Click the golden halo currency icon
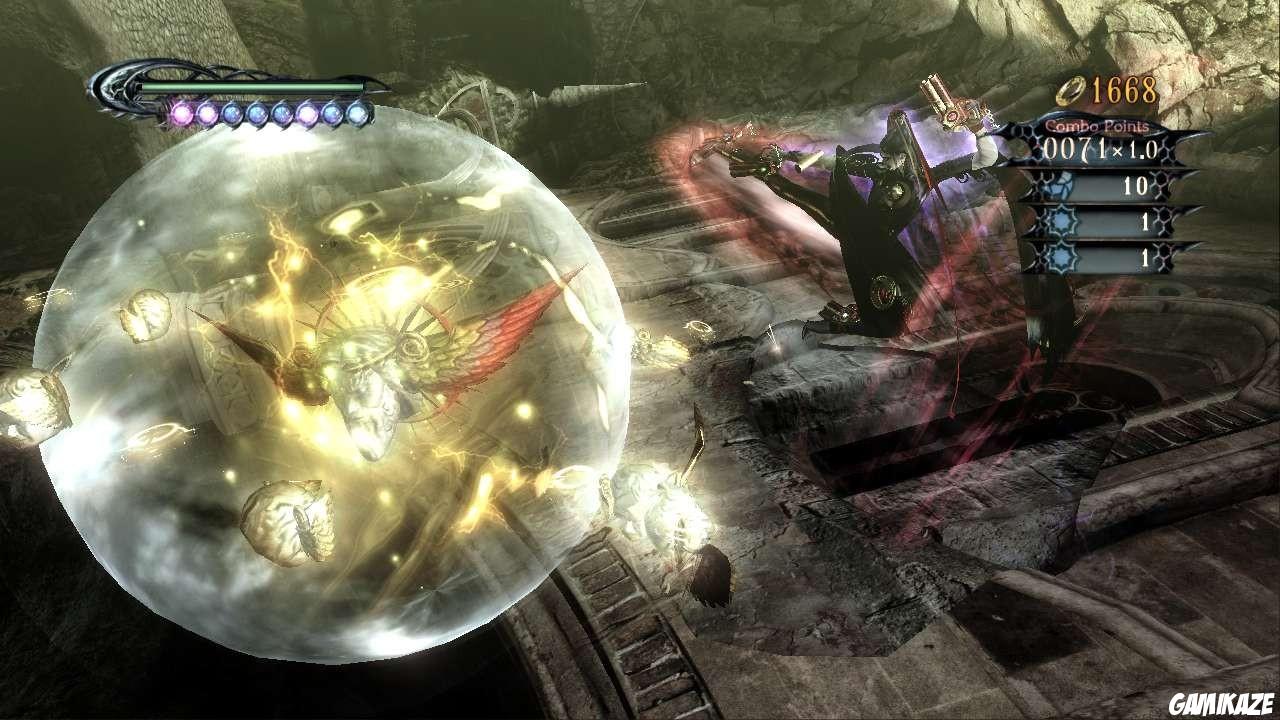The width and height of the screenshot is (1280, 720). click(x=1070, y=90)
